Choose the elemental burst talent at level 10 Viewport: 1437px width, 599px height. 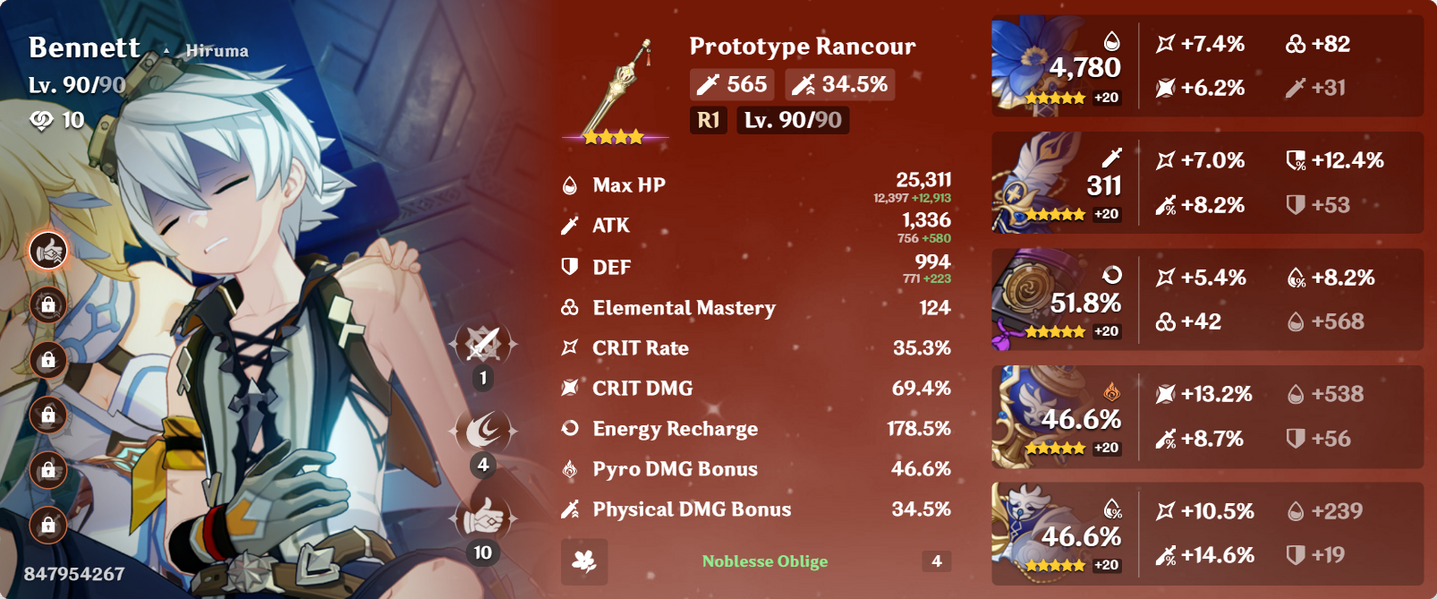[x=484, y=518]
